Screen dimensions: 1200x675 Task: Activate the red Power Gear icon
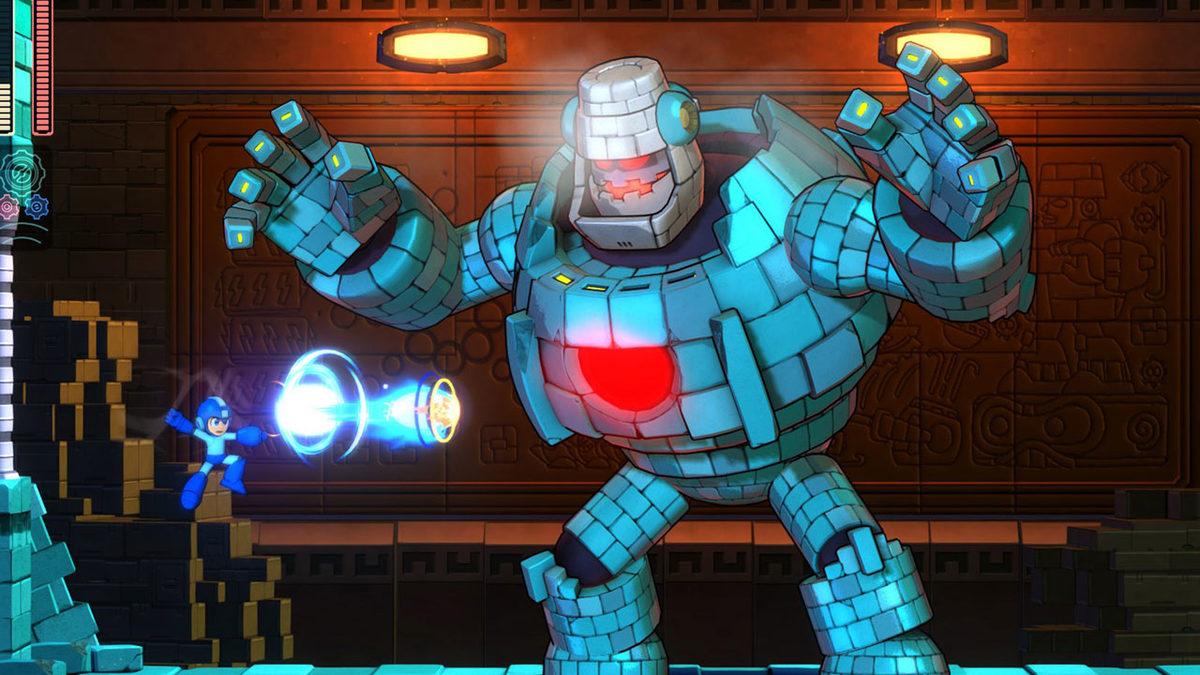9,208
